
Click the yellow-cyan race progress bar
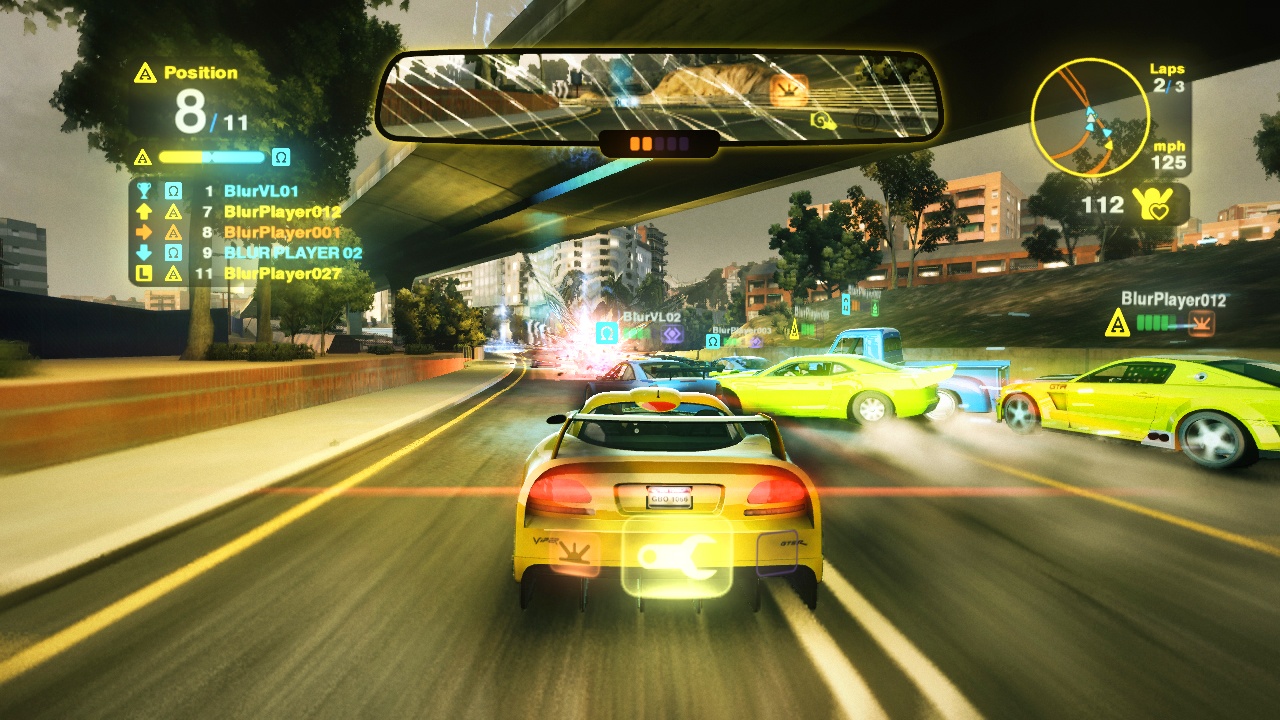coord(212,157)
